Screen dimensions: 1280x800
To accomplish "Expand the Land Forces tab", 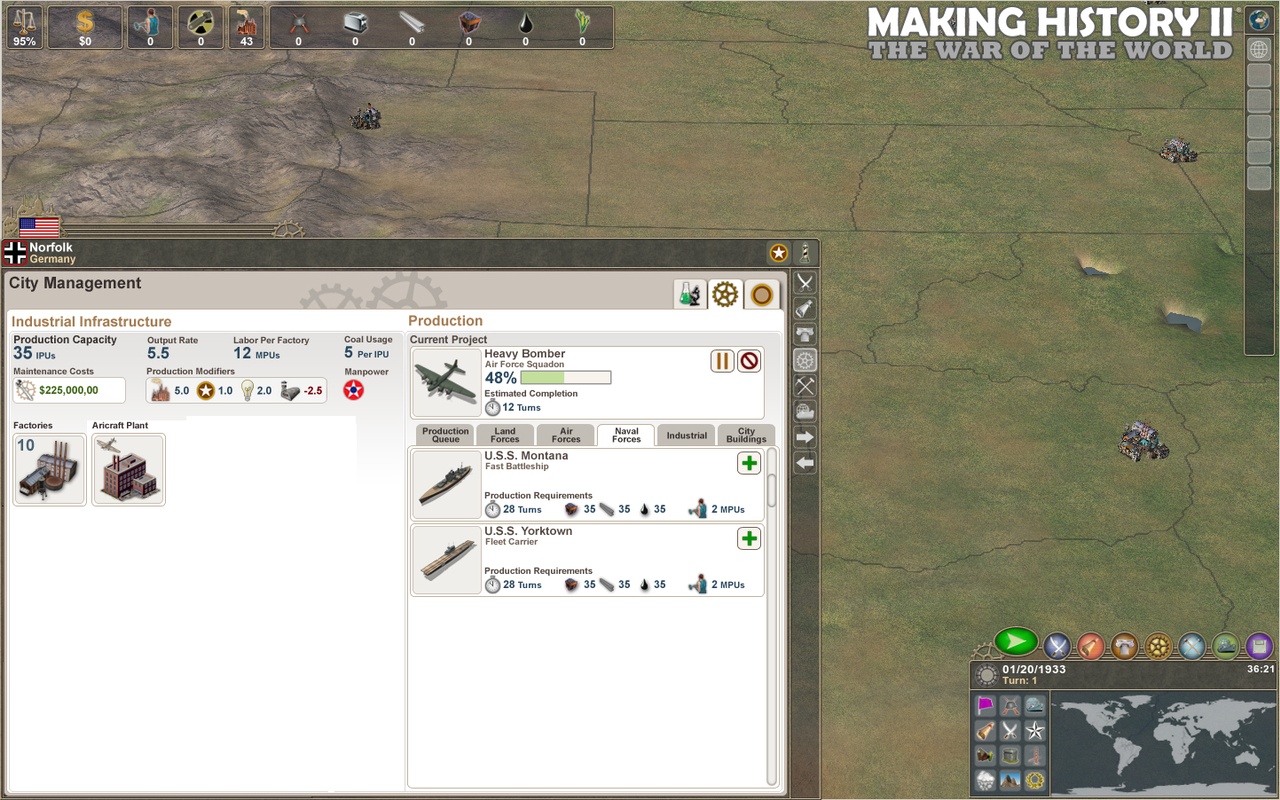I will point(504,435).
